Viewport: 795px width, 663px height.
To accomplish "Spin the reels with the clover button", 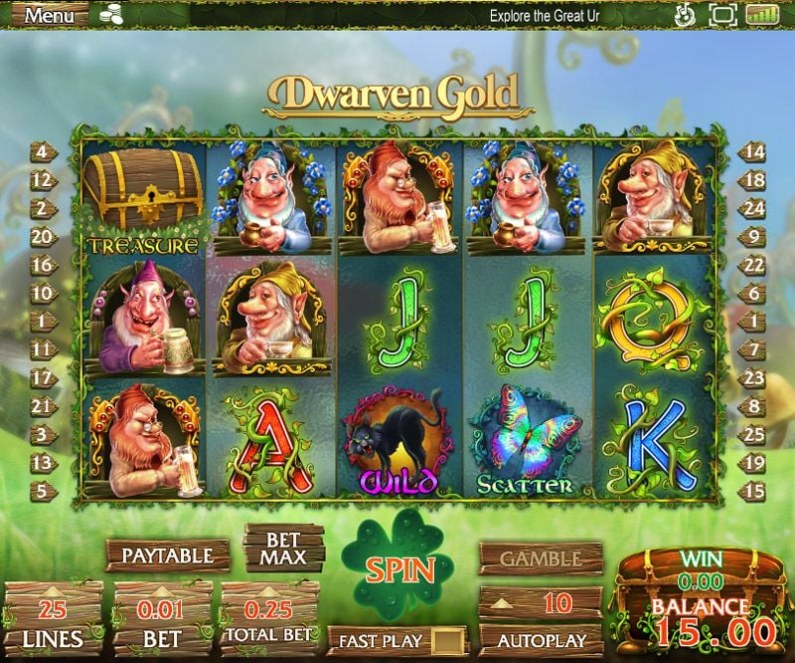I will 398,570.
